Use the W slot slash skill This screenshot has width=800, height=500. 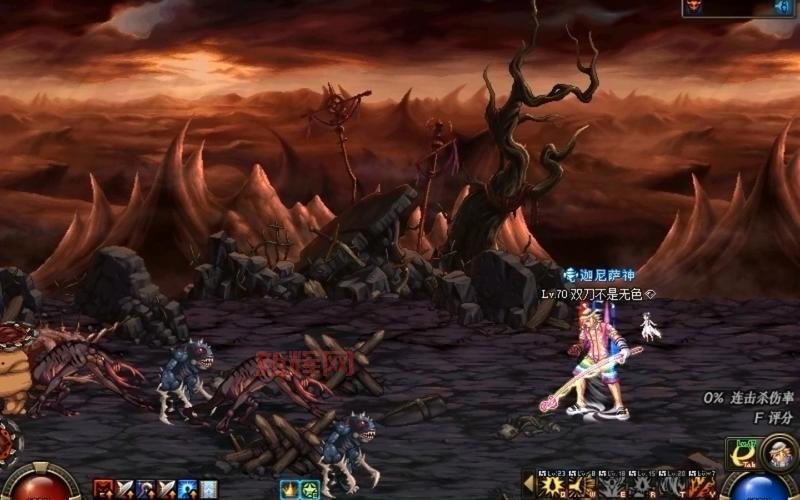click(x=583, y=487)
